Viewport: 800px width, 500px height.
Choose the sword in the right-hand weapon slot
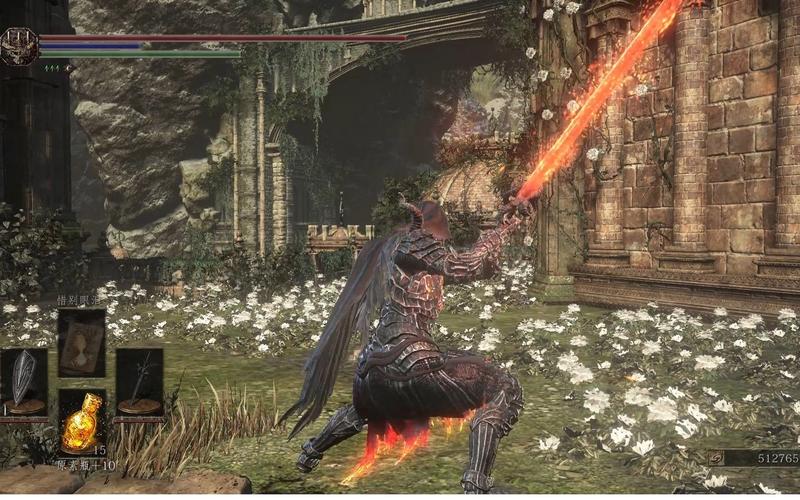point(139,381)
